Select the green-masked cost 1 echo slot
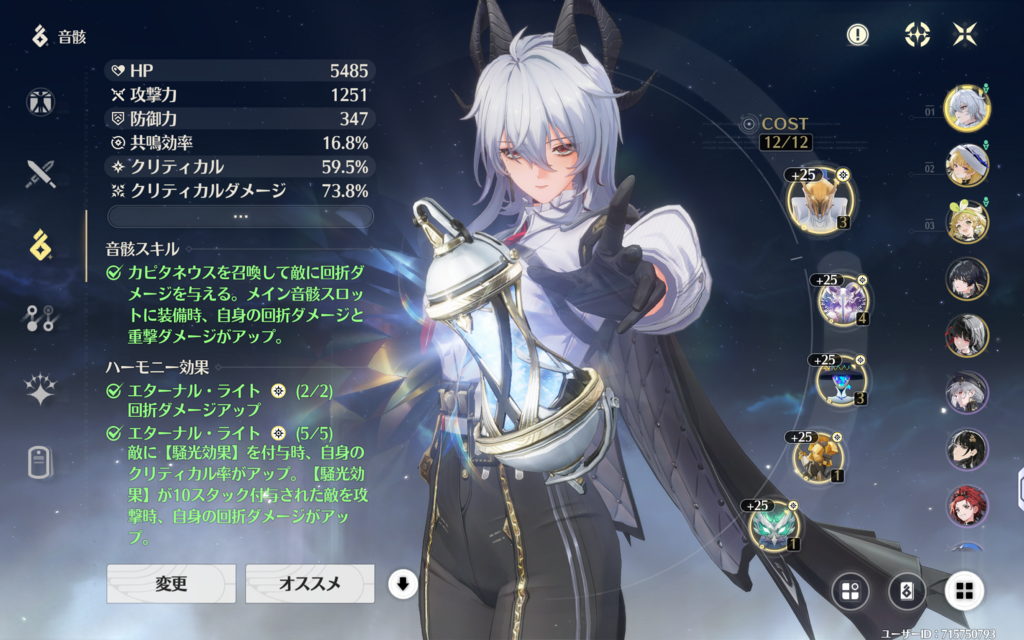1024x640 pixels. click(774, 525)
